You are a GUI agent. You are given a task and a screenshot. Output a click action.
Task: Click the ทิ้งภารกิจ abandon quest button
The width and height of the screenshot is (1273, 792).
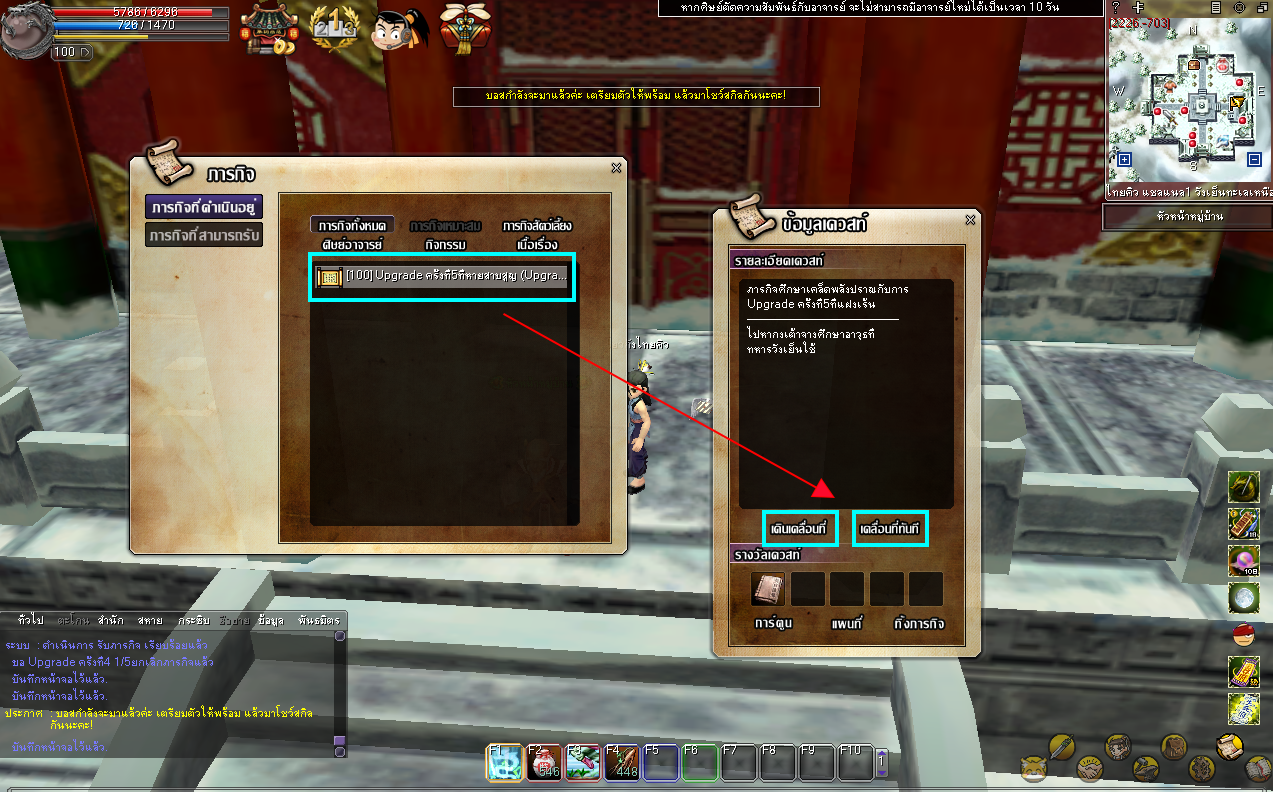click(x=918, y=624)
